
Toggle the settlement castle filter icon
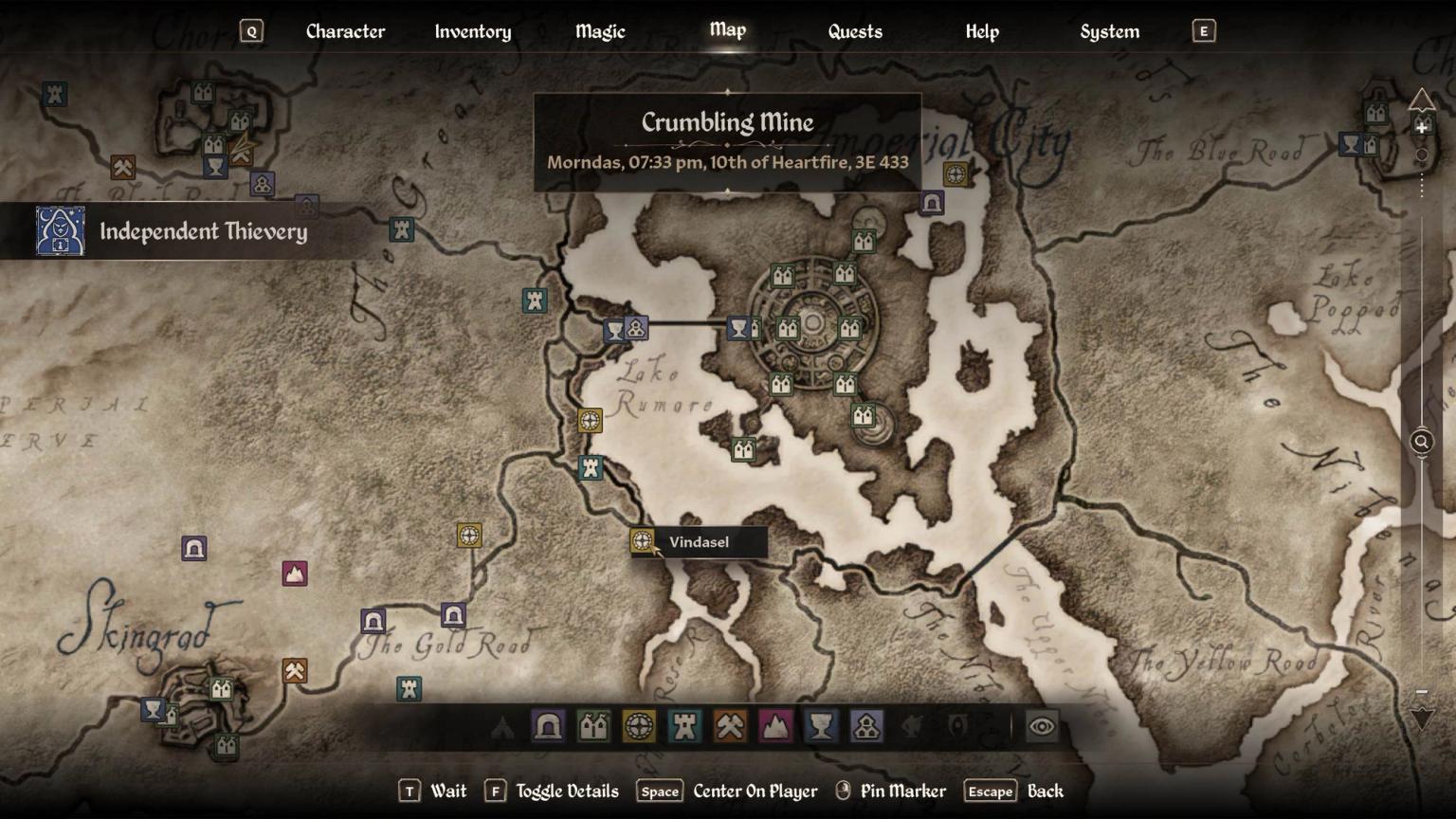(593, 727)
